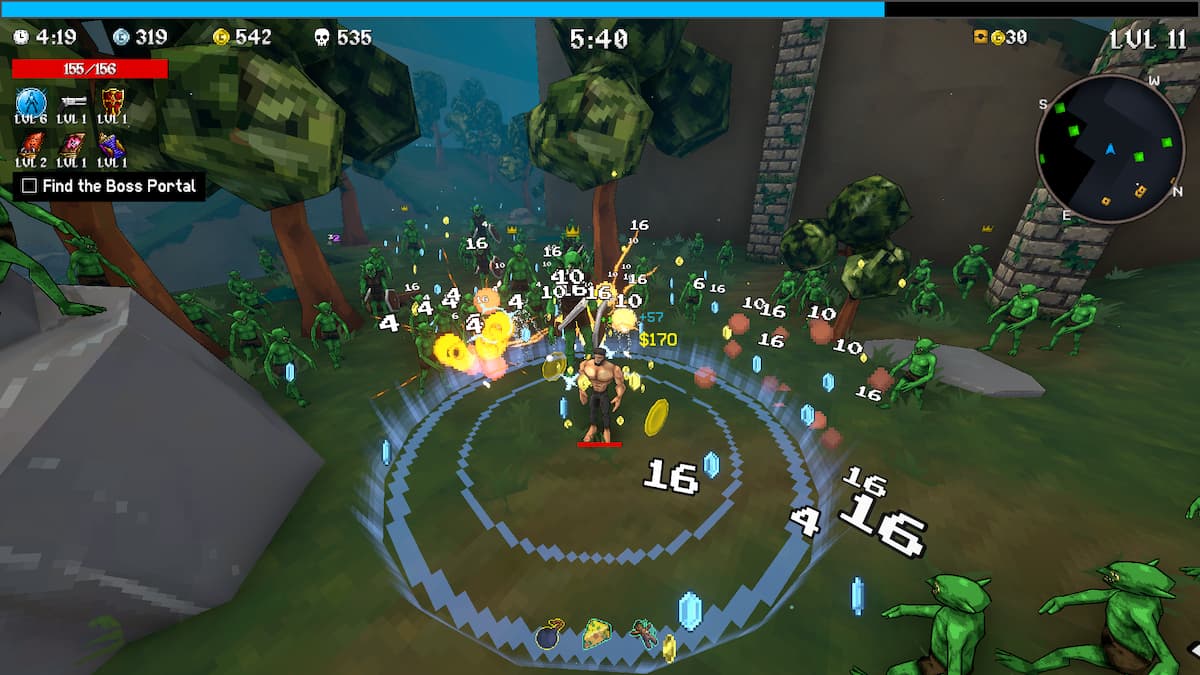Toggle the Find the Boss Portal objective
This screenshot has height=675, width=1200.
(30, 186)
